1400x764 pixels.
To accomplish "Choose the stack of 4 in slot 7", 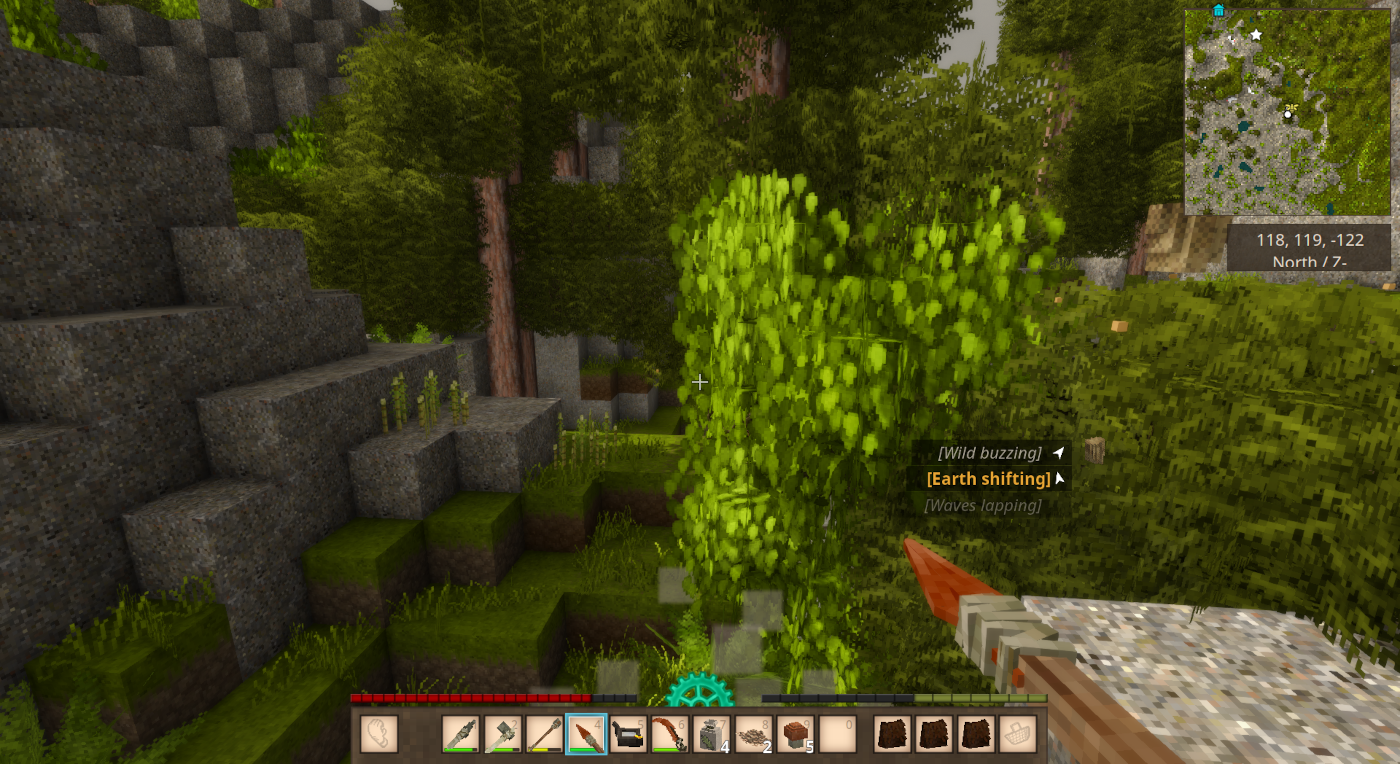I will point(712,734).
